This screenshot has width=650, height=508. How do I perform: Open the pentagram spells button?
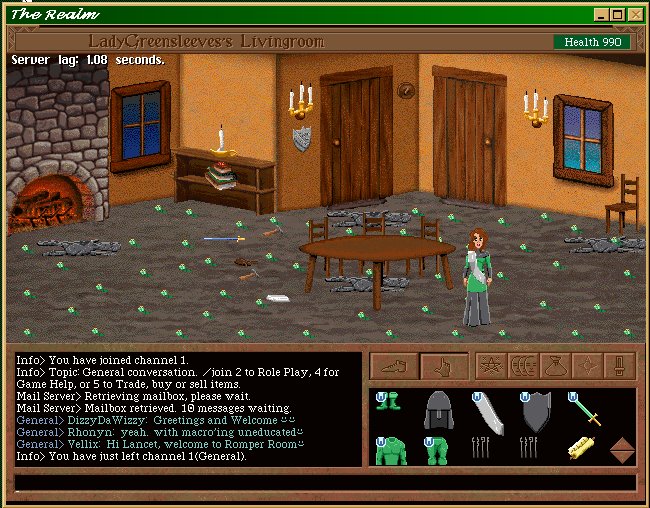[x=490, y=367]
